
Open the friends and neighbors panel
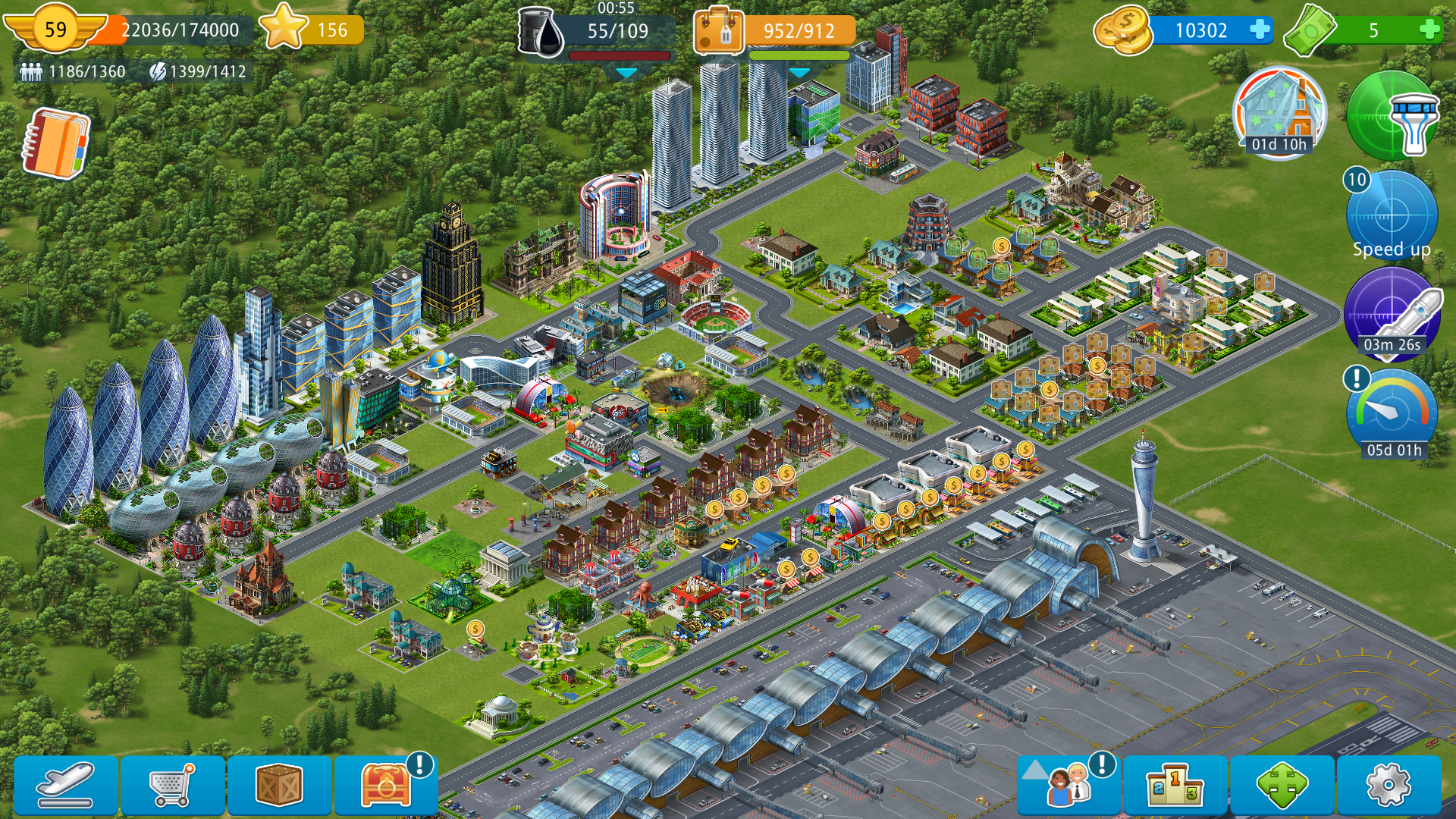(x=1068, y=785)
